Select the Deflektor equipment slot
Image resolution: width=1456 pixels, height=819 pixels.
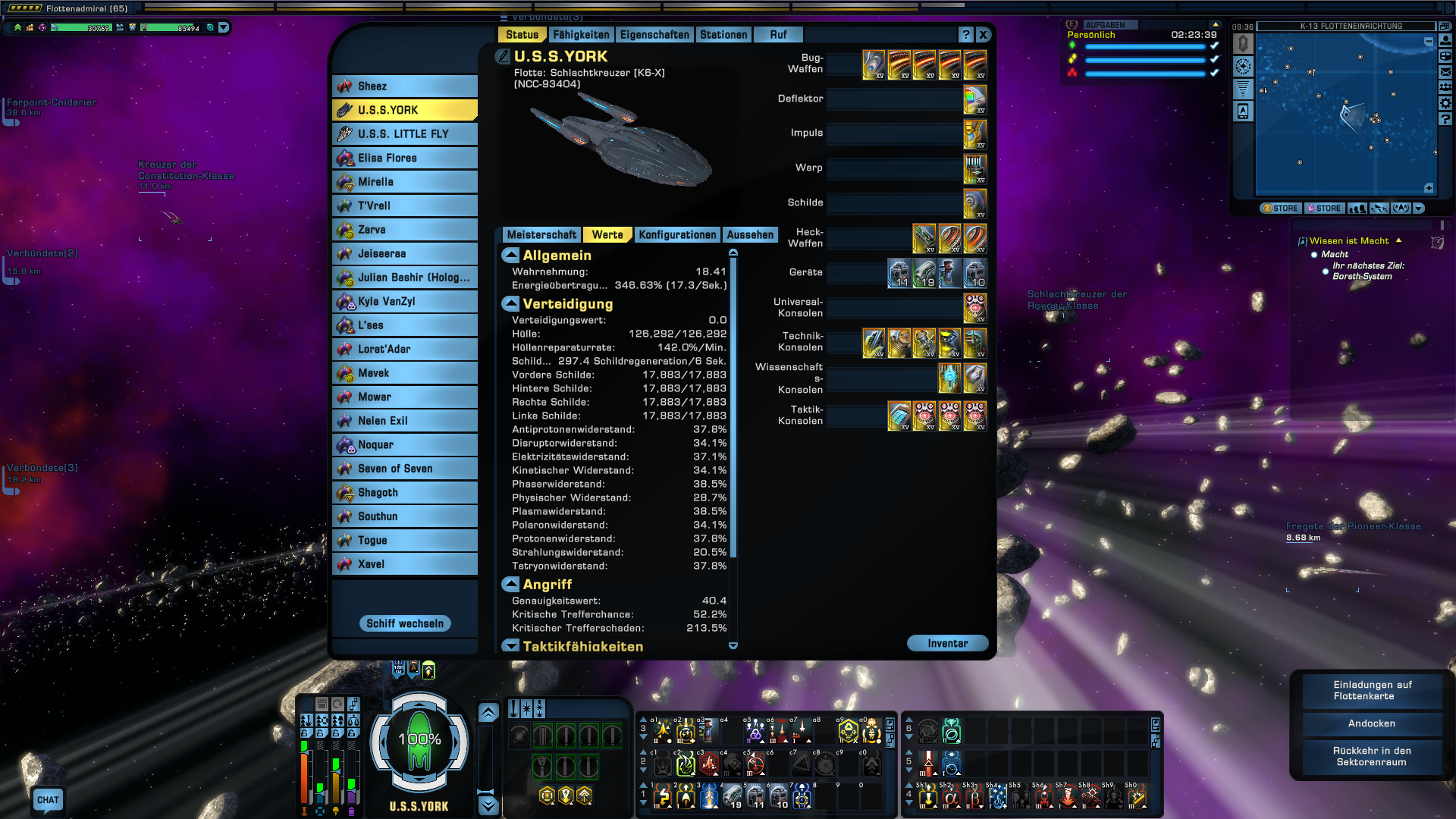click(974, 99)
